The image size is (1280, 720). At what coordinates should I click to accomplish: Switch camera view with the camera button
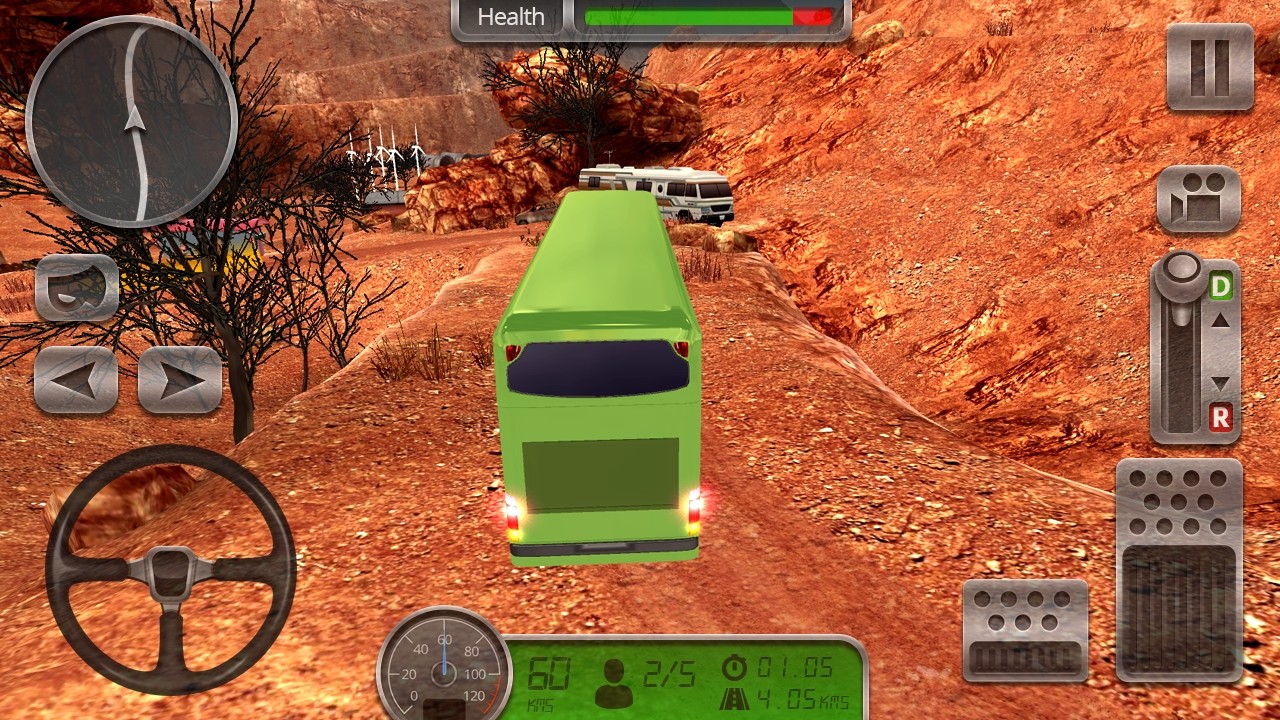(1198, 200)
